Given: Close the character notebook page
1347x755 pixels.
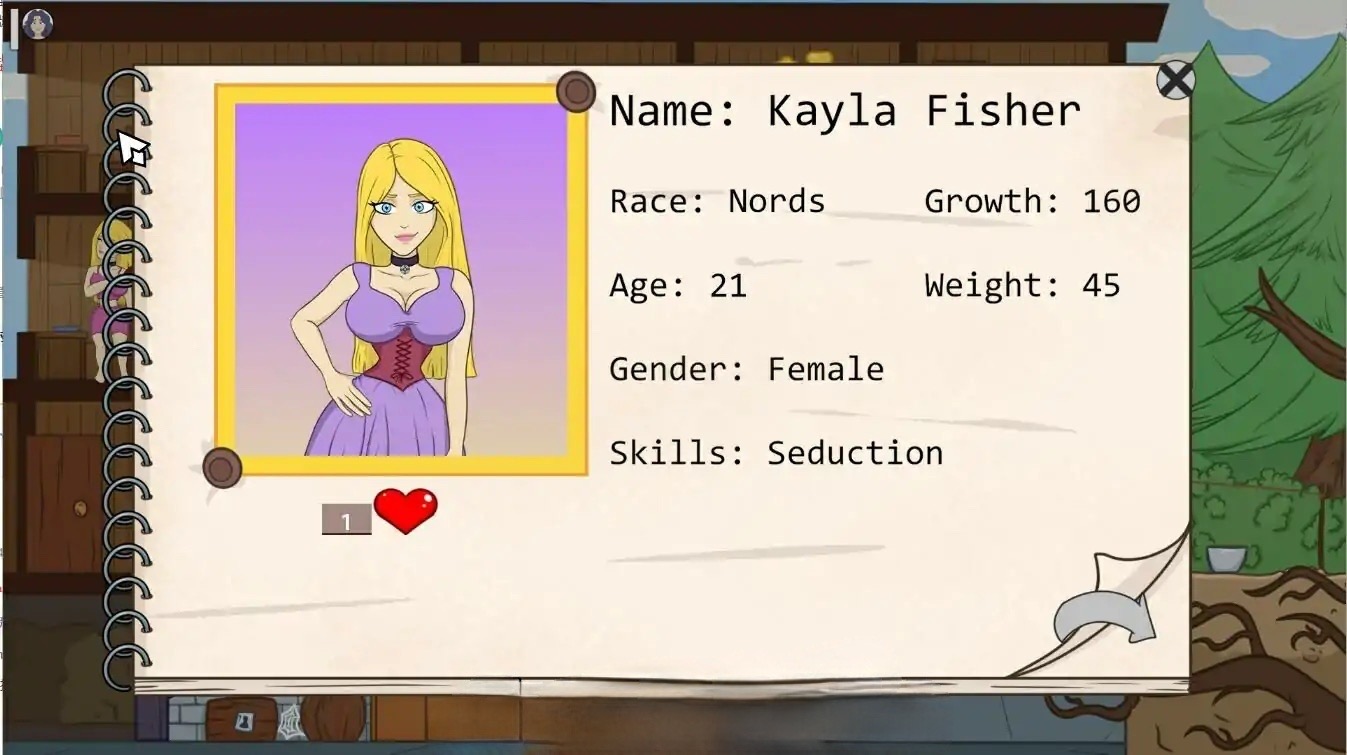Looking at the screenshot, I should click(x=1175, y=80).
